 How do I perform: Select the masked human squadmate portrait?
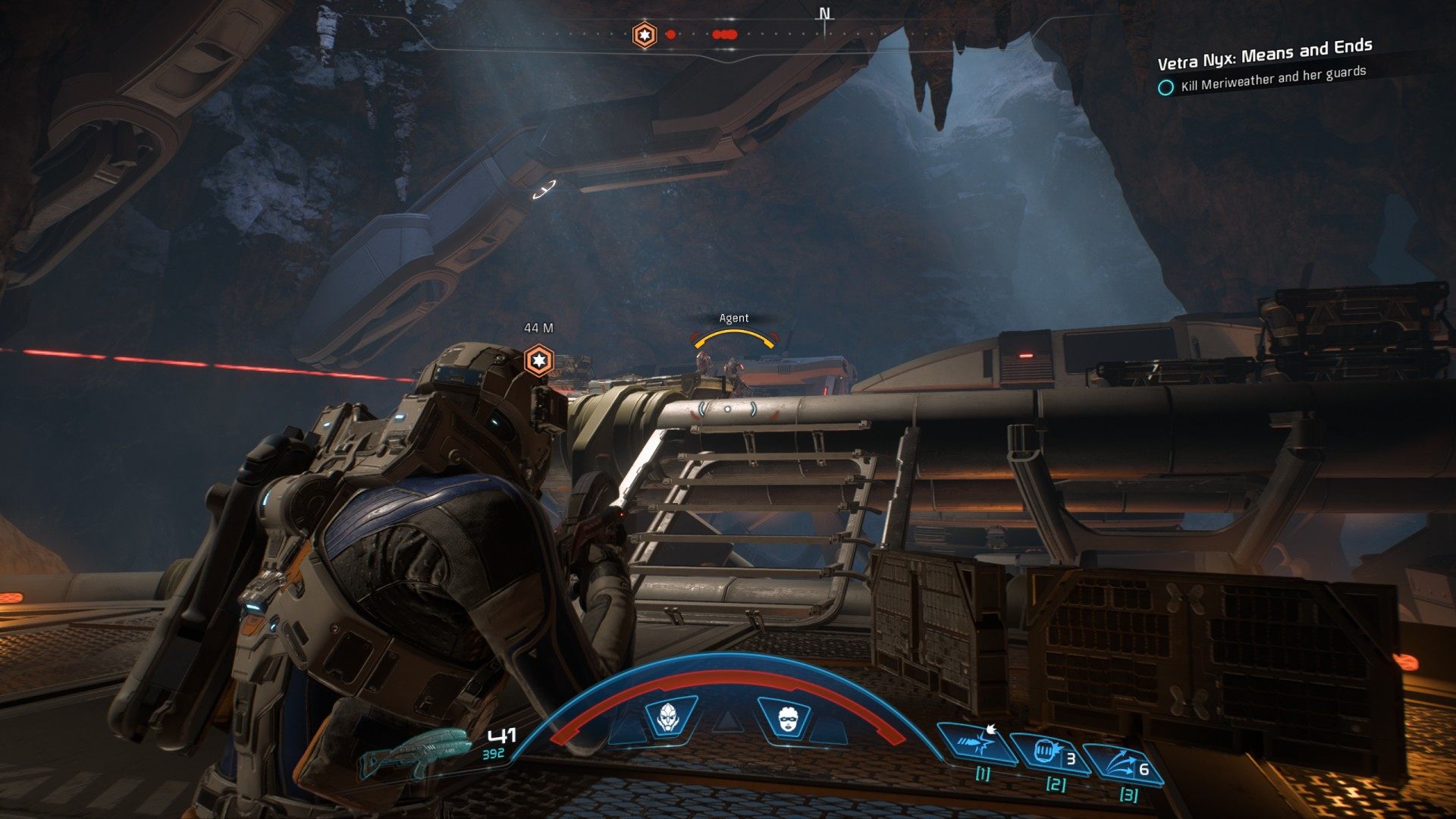[x=786, y=717]
